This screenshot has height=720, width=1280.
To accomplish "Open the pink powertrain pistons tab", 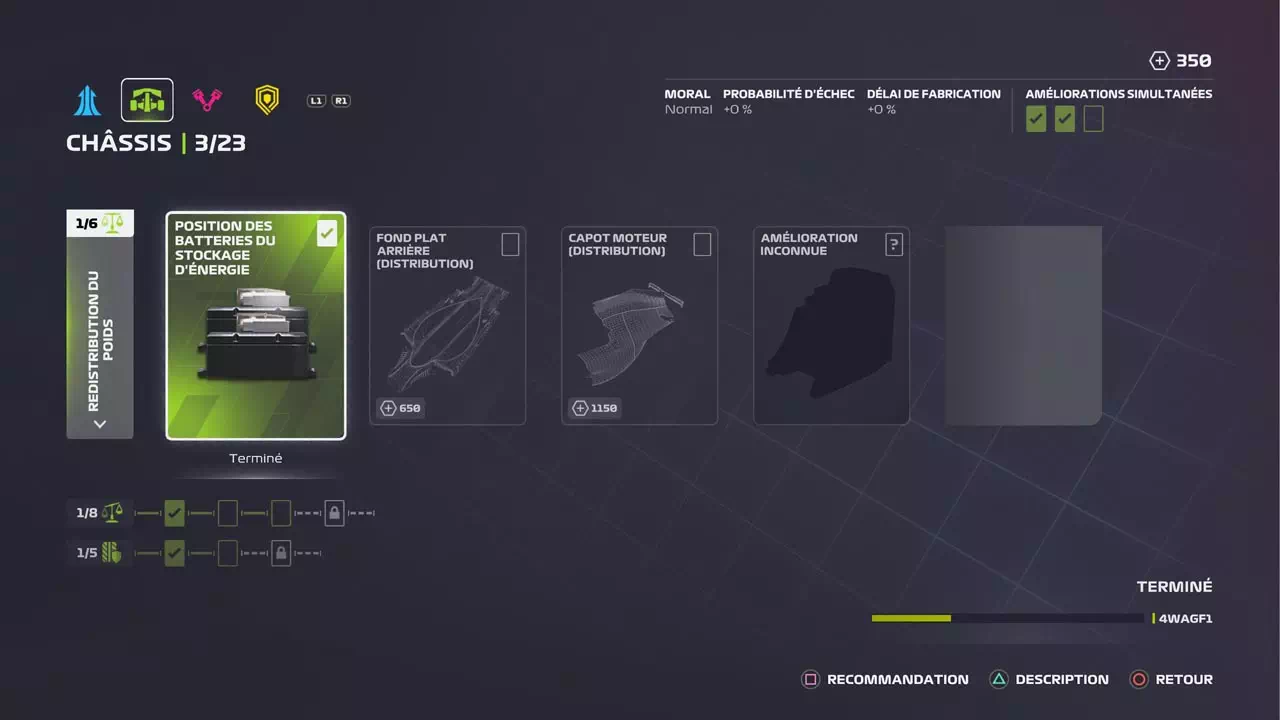I will (x=207, y=100).
